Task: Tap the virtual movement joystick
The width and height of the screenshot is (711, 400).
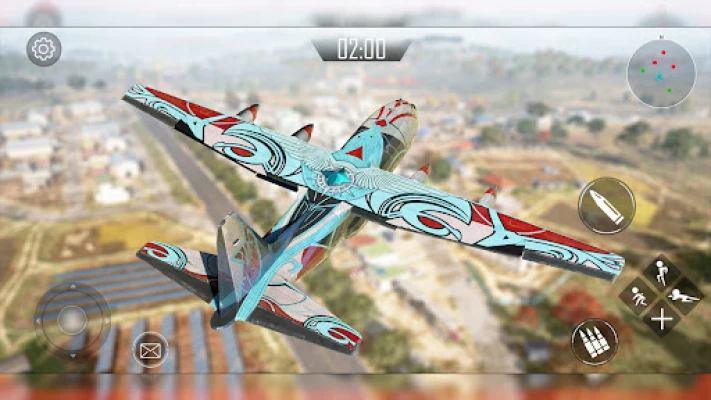Action: (71, 320)
